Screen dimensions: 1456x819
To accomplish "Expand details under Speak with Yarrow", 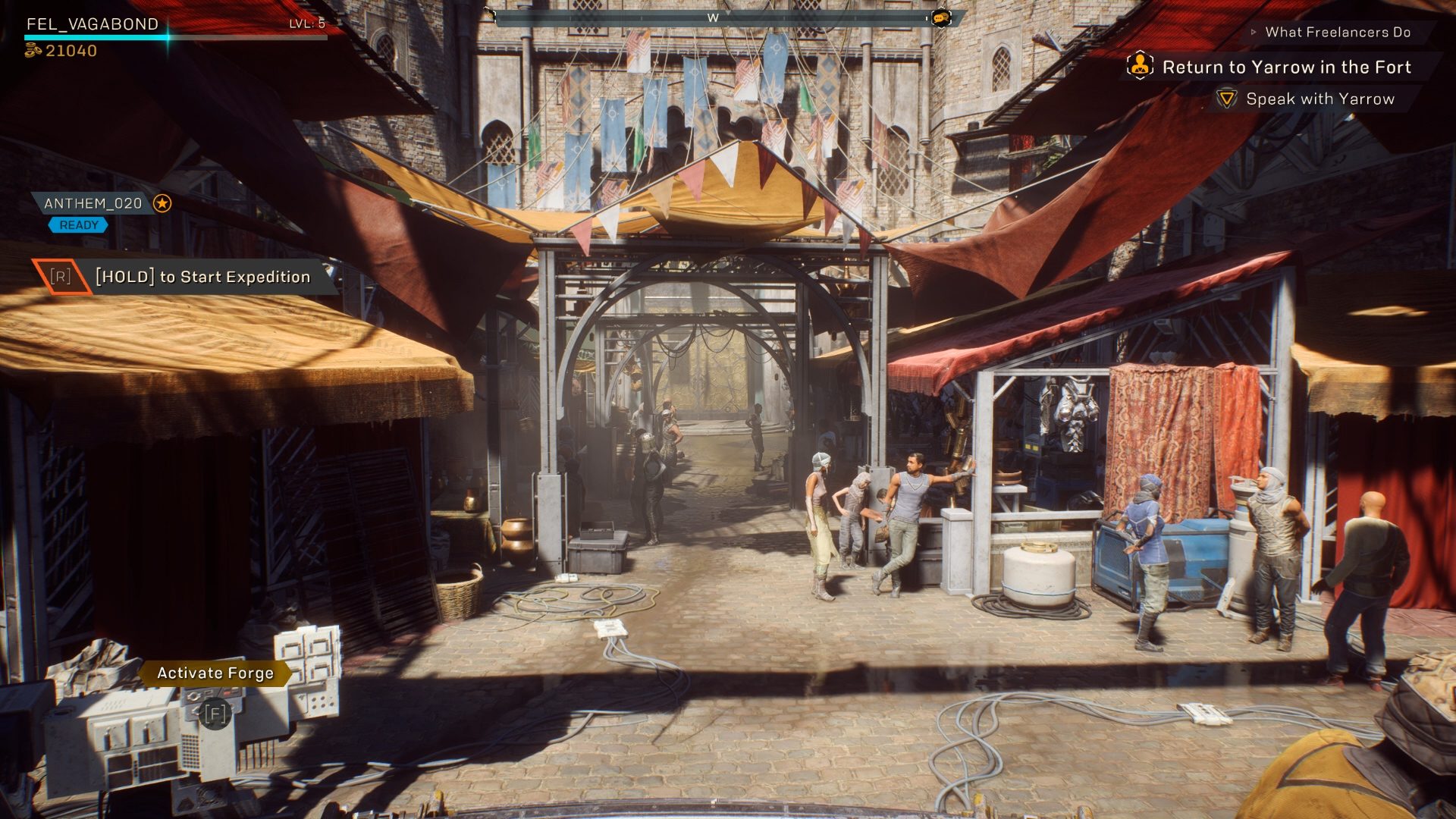I will [1319, 99].
